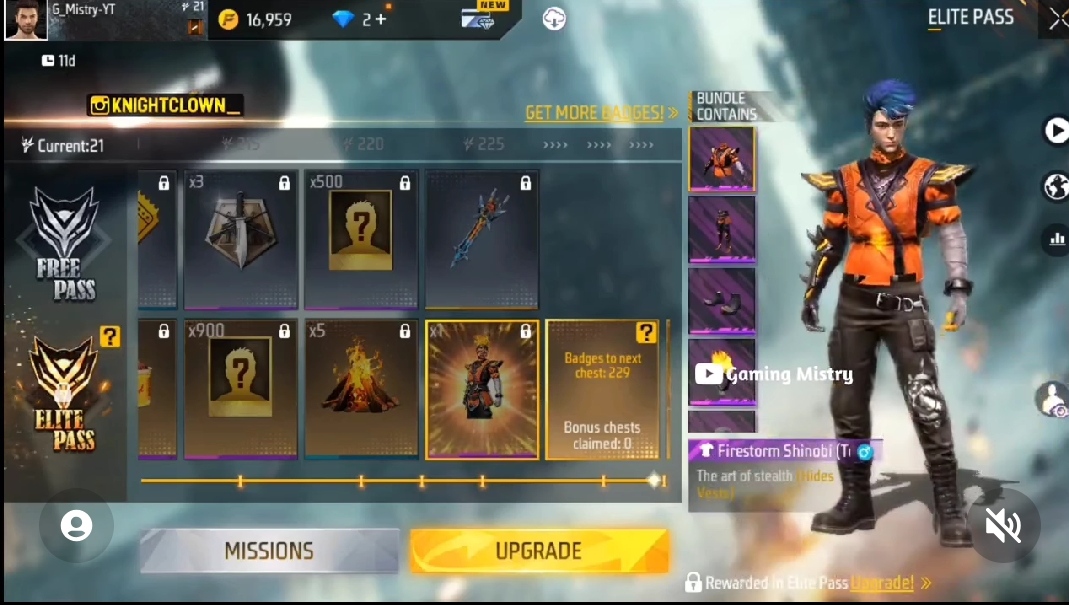Select the x900 mystery avatar reward

240,389
